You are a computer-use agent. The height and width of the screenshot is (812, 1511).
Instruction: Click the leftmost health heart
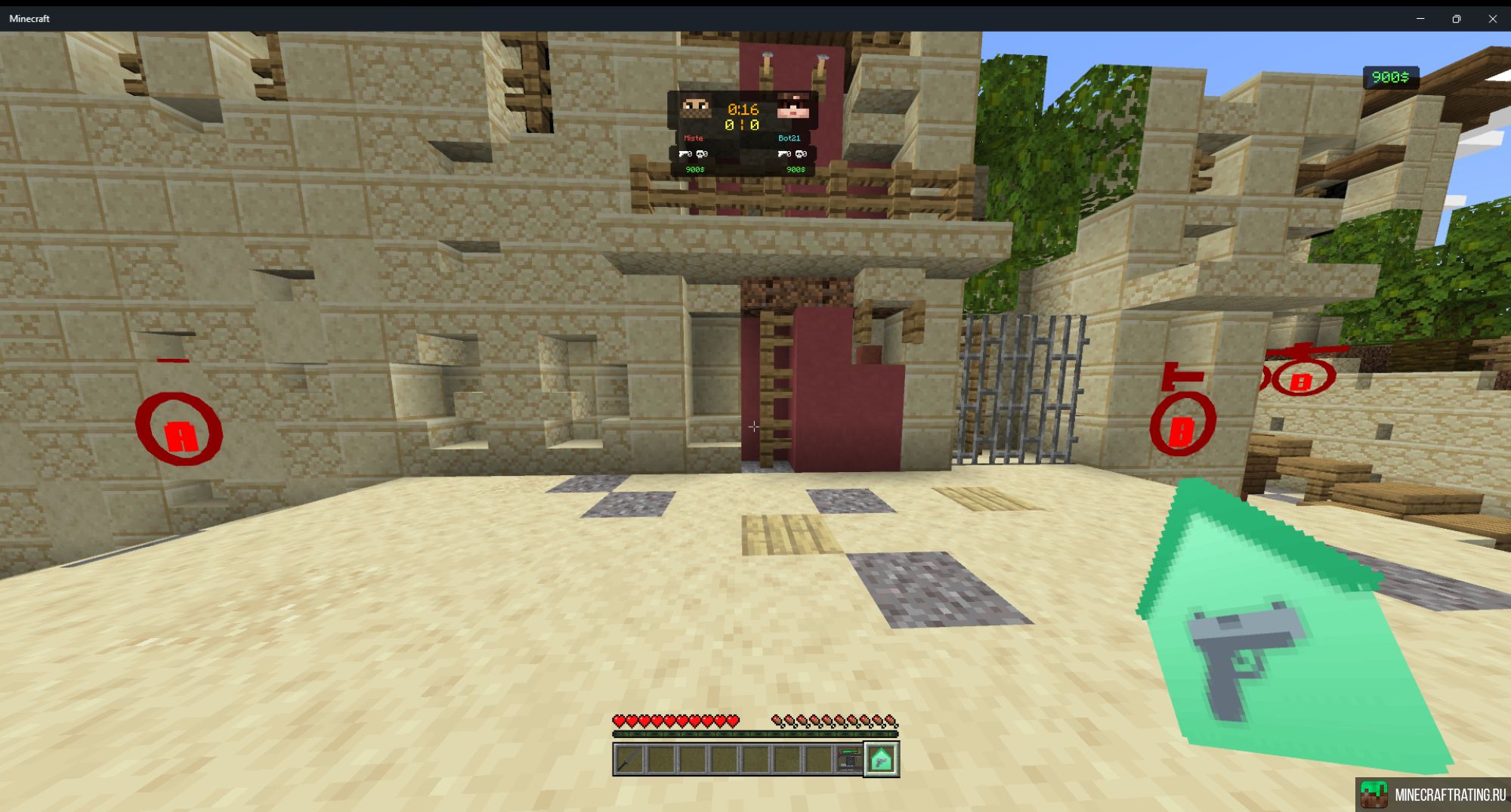click(618, 721)
